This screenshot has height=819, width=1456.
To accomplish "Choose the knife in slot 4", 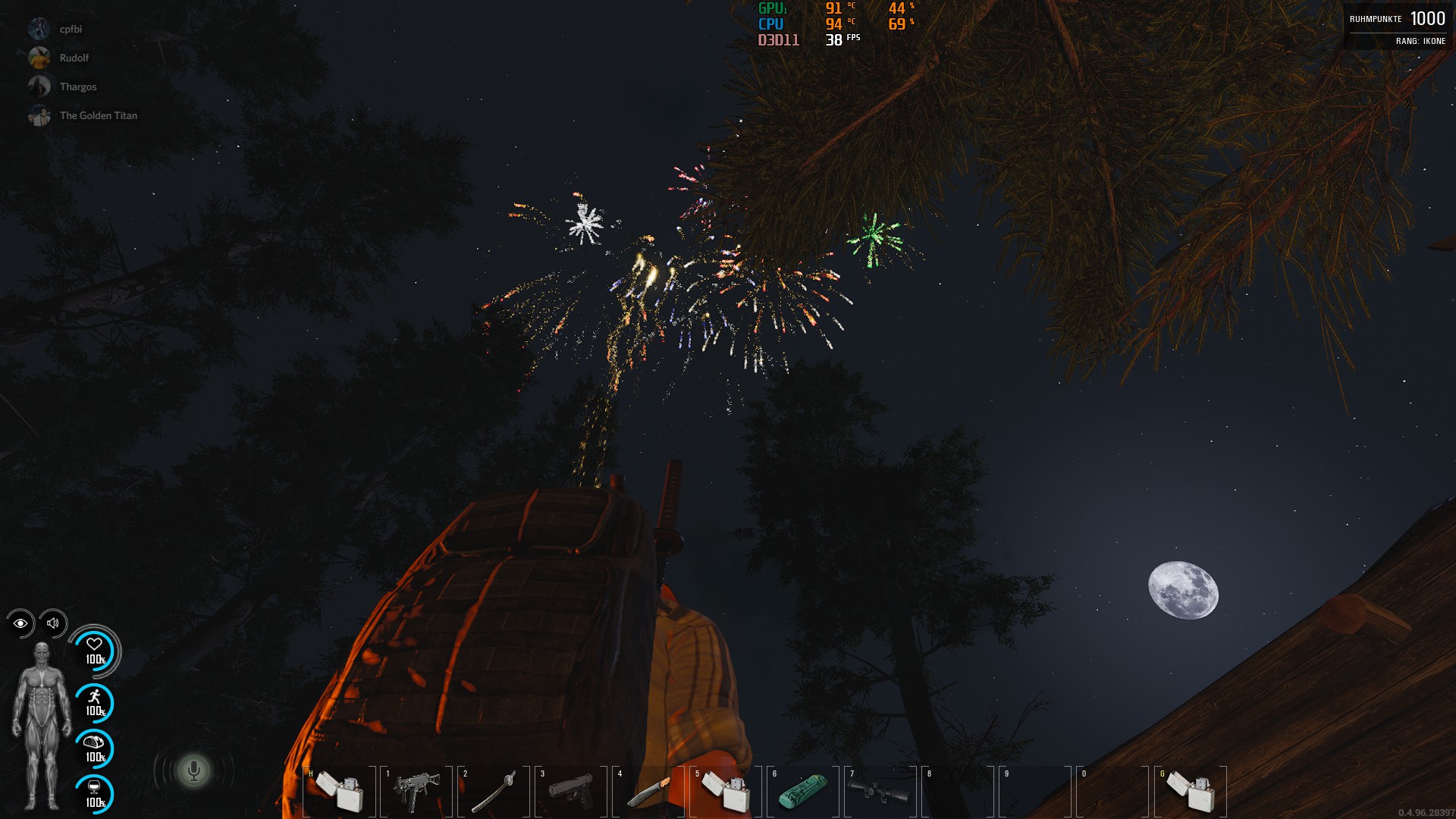I will [648, 791].
